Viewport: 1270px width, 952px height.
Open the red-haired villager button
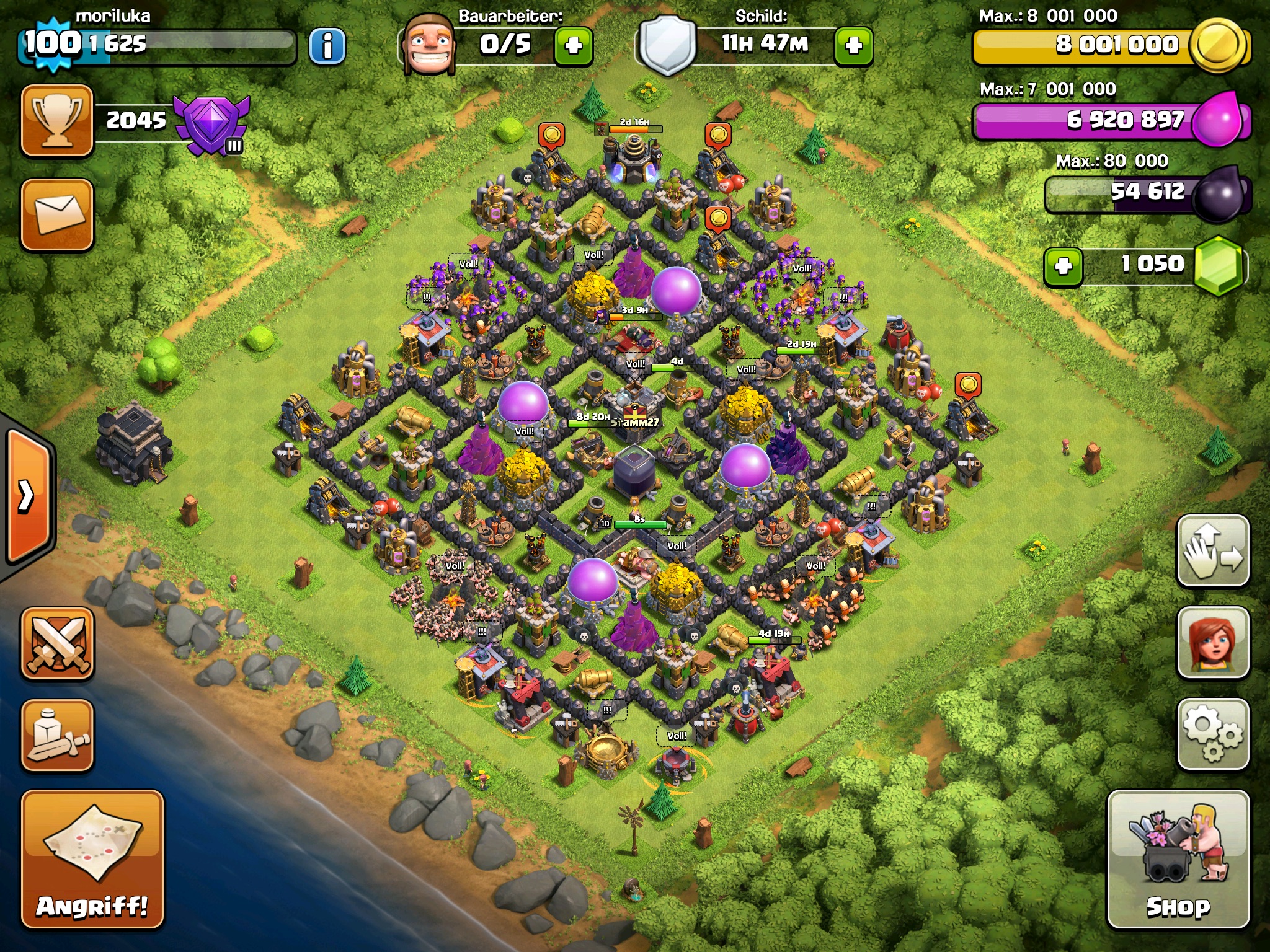point(1212,642)
